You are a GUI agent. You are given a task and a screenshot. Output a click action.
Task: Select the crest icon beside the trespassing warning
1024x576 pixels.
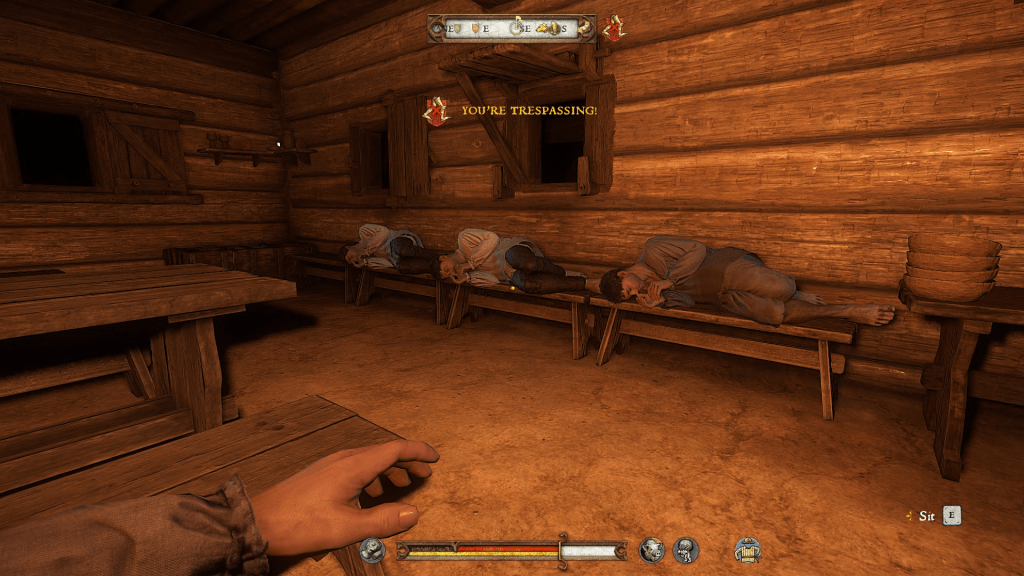click(x=436, y=110)
